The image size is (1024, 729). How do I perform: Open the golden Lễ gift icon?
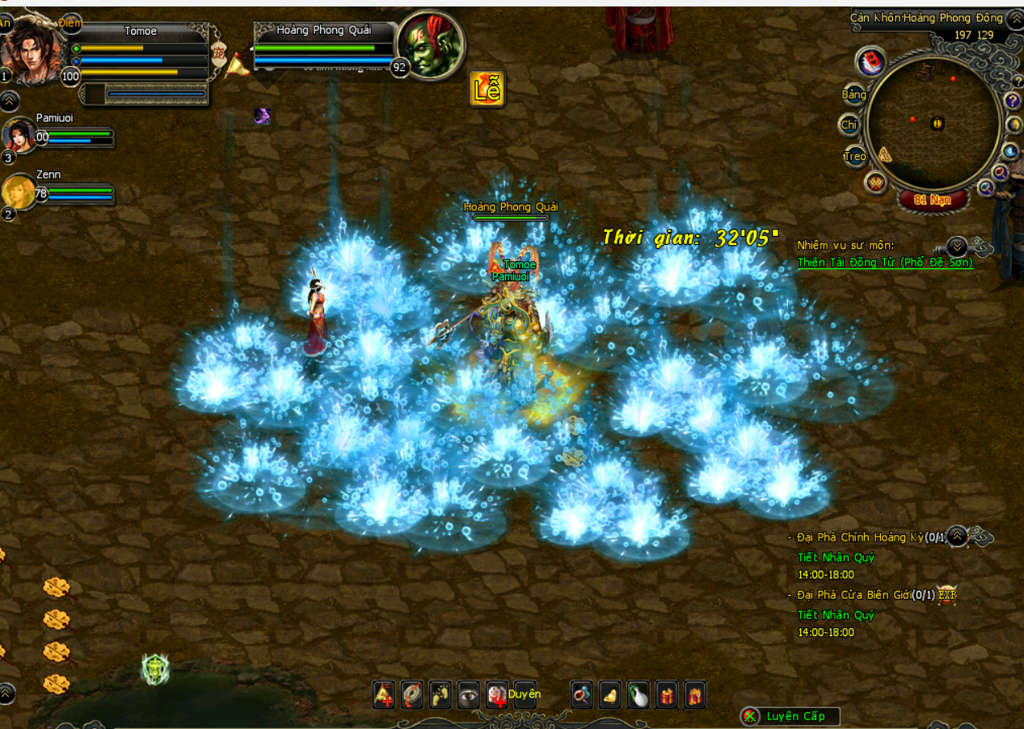pos(487,89)
